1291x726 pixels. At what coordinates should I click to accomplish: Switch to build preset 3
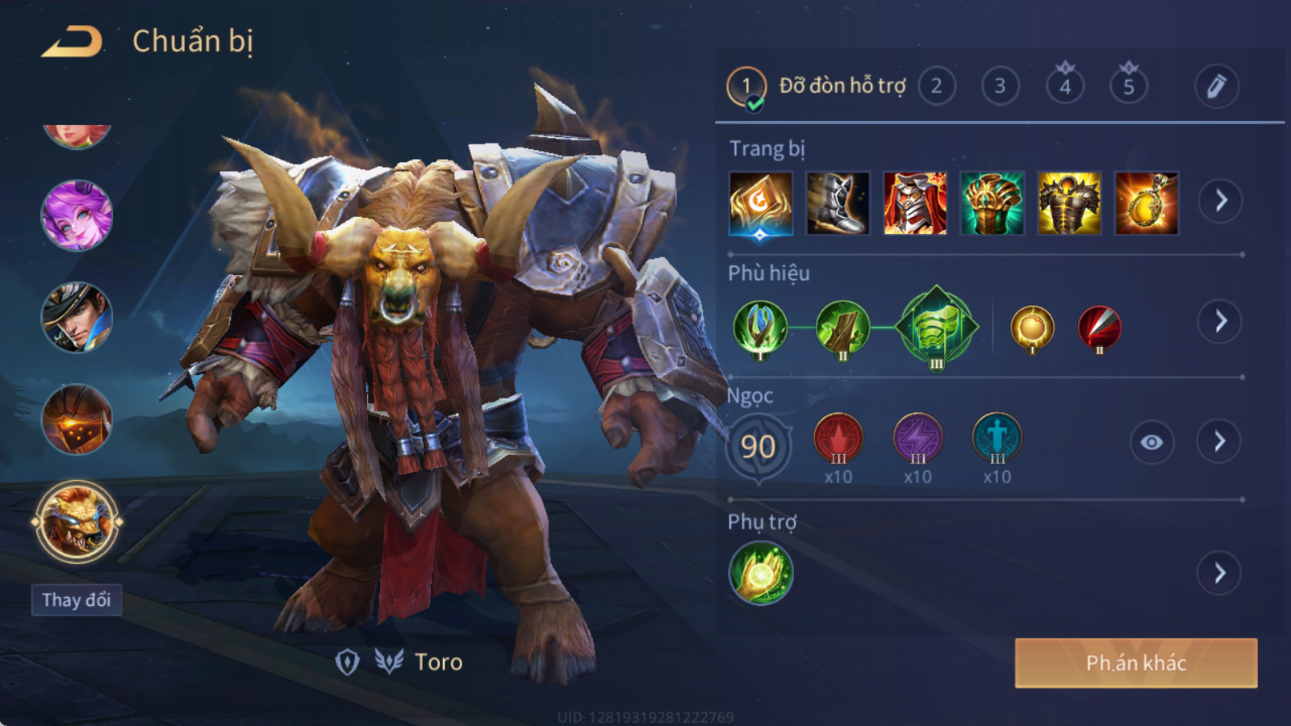pyautogui.click(x=1000, y=87)
